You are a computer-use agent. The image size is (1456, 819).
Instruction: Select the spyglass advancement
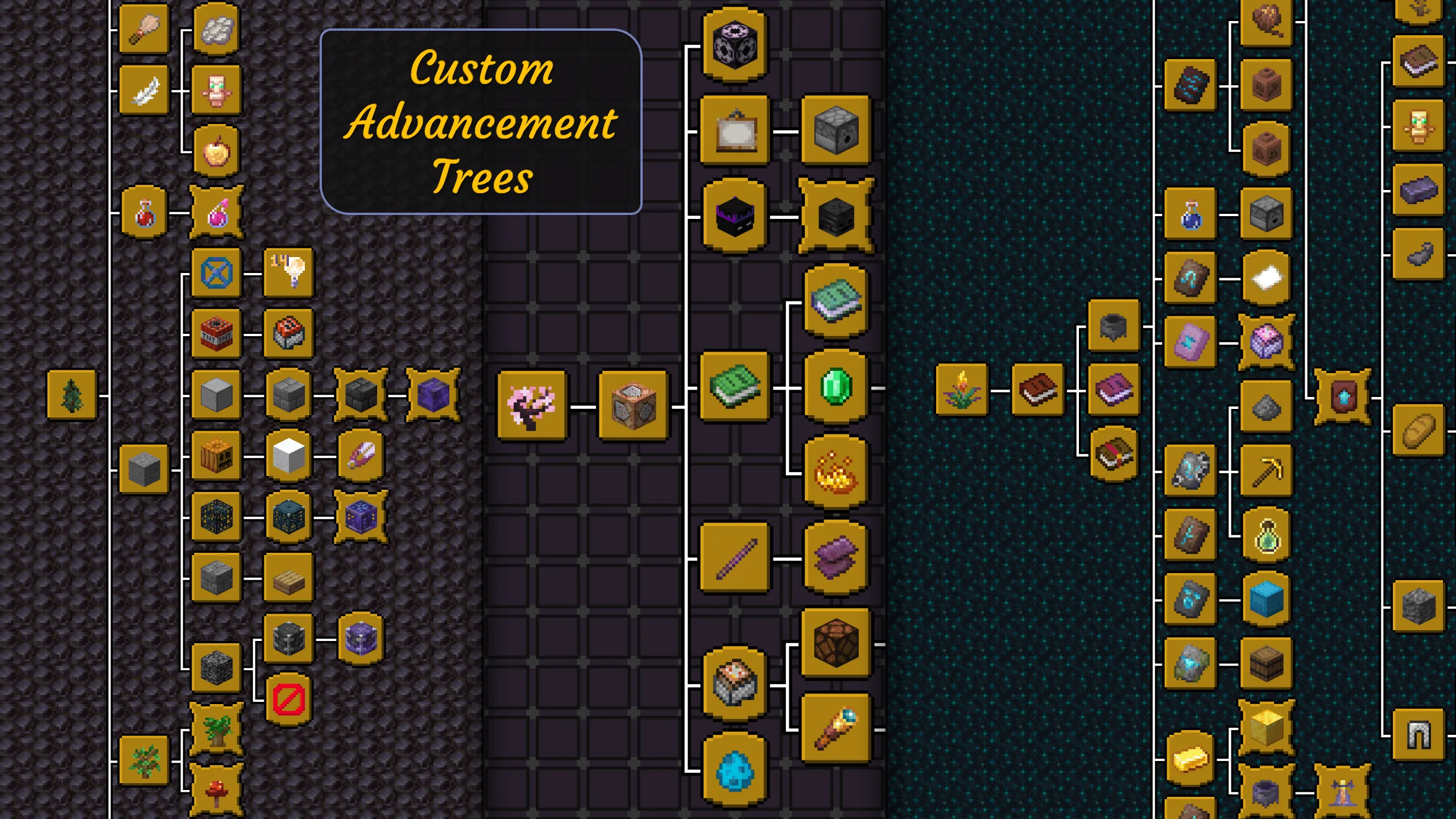pos(835,728)
